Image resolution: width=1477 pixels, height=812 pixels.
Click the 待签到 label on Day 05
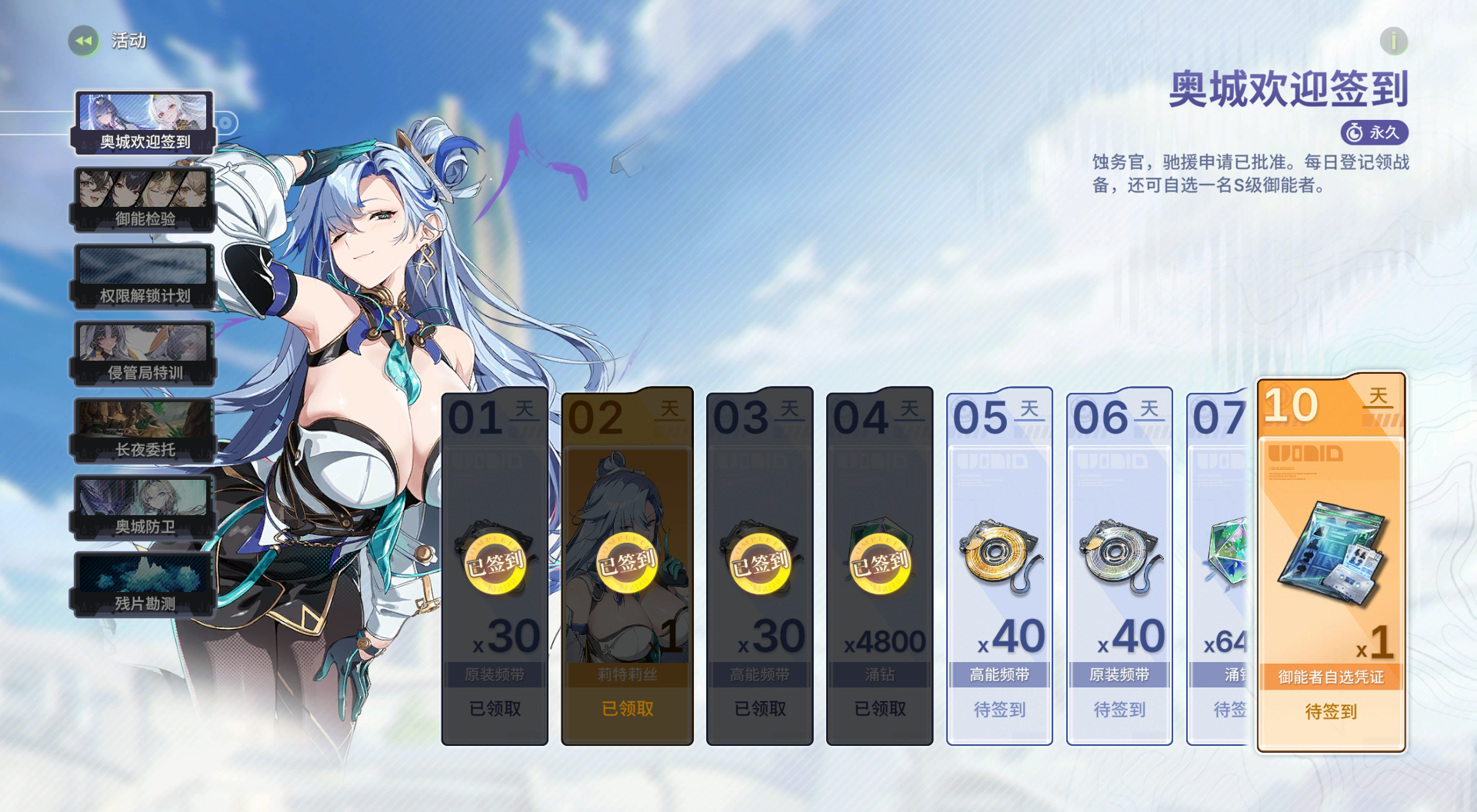(x=999, y=711)
